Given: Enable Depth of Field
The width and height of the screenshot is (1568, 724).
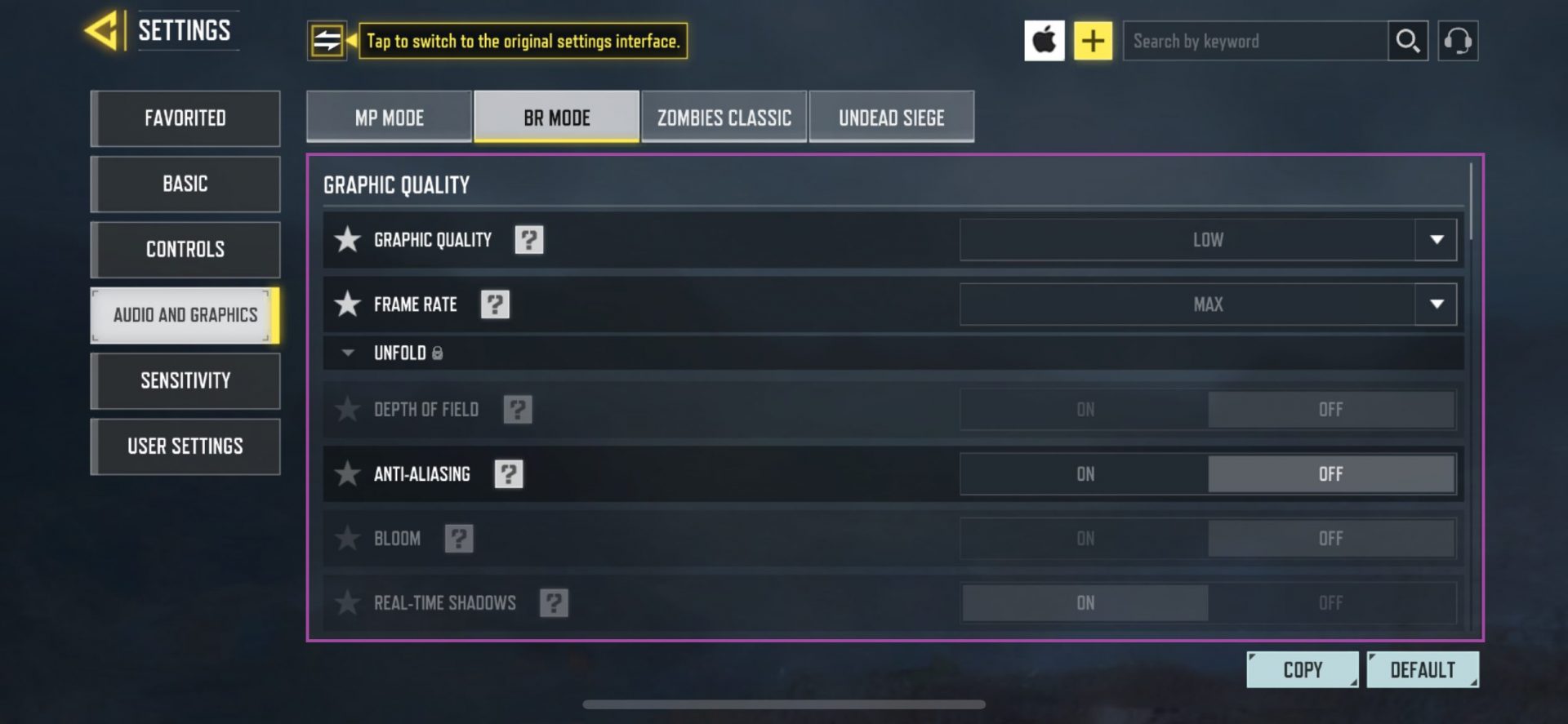Looking at the screenshot, I should click(x=1085, y=409).
